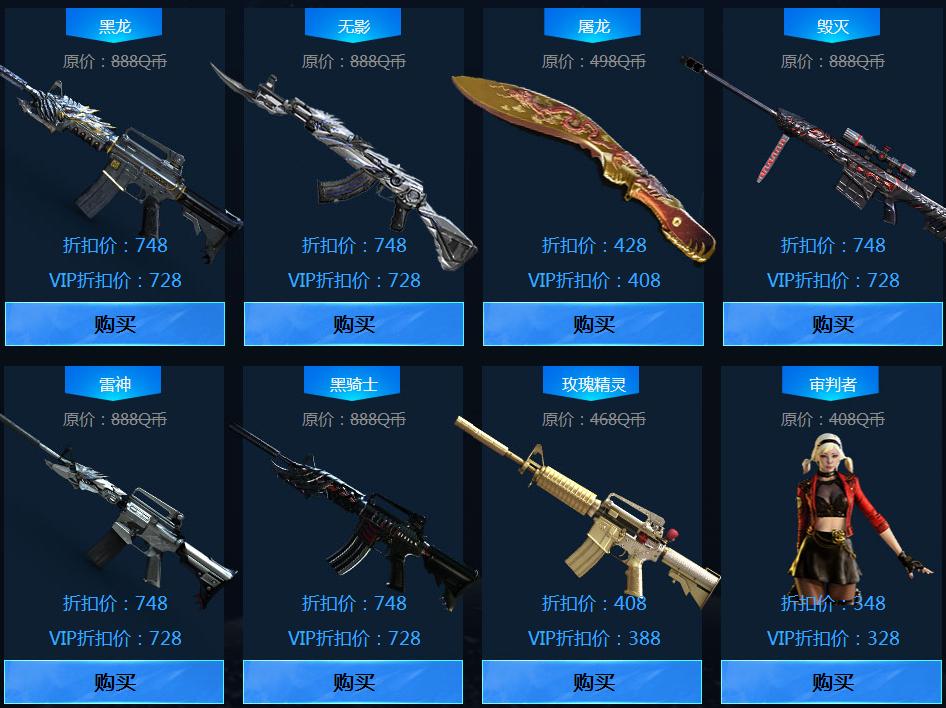Select the 黑龙 name label
The width and height of the screenshot is (946, 708).
(x=114, y=26)
